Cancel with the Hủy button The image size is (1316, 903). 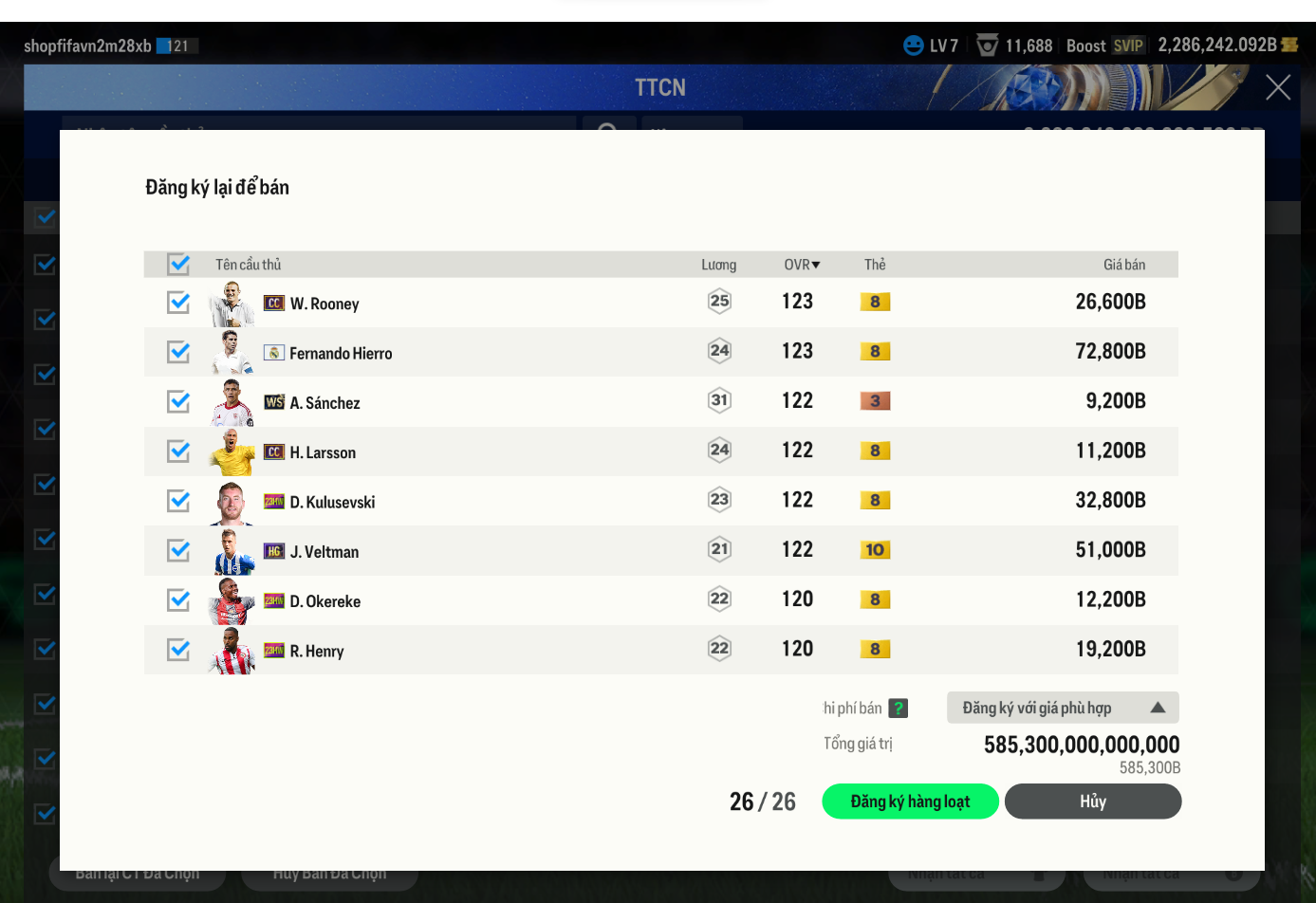coord(1092,802)
